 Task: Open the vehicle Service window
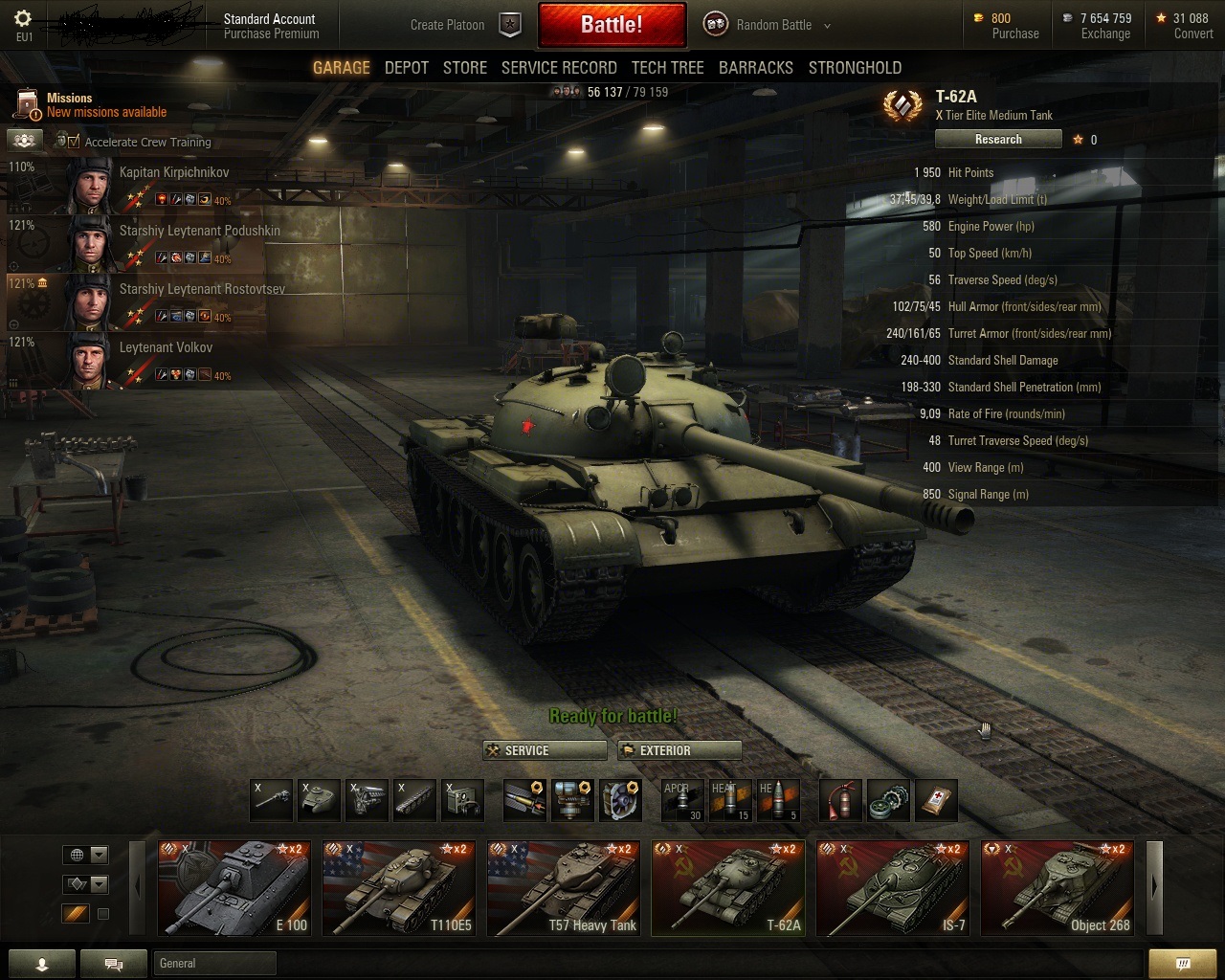coord(545,750)
